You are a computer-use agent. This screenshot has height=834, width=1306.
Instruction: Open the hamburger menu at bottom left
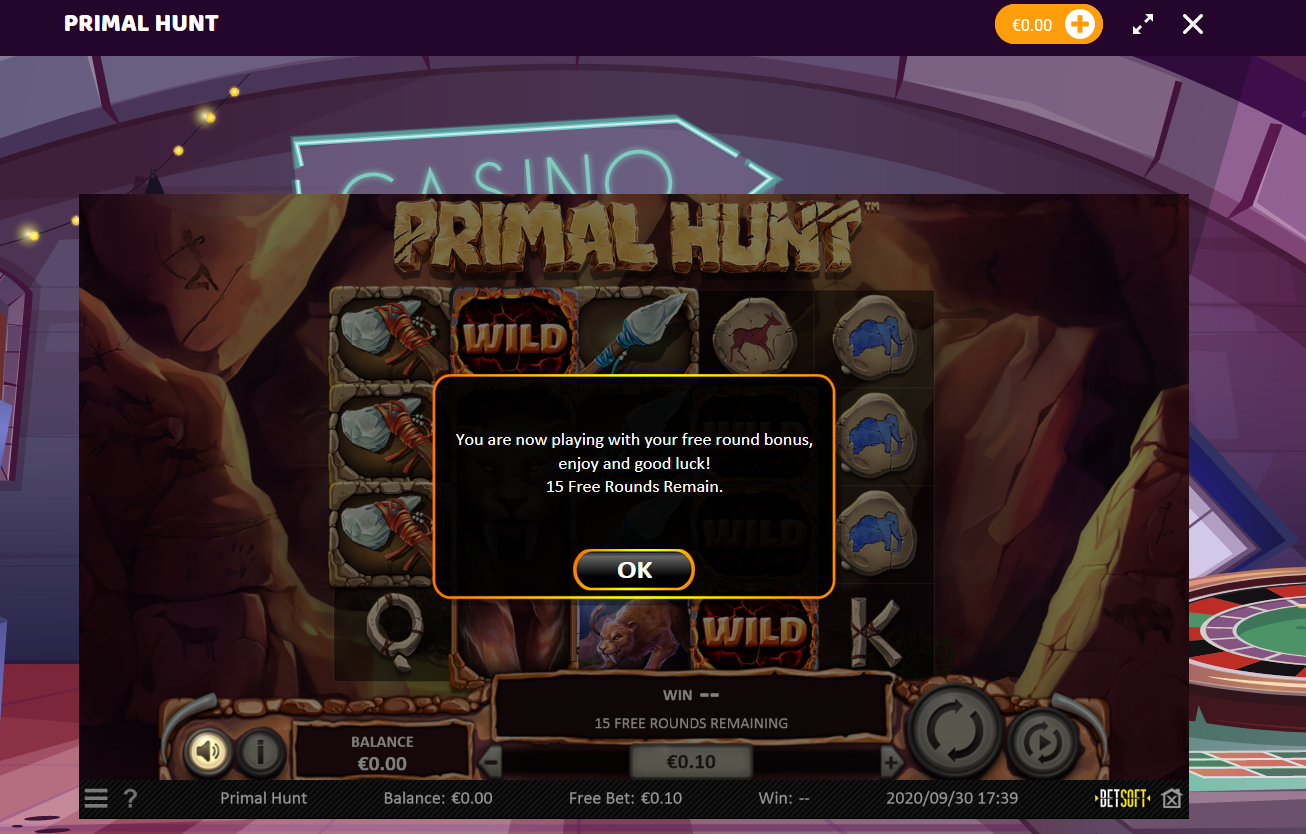coord(95,798)
